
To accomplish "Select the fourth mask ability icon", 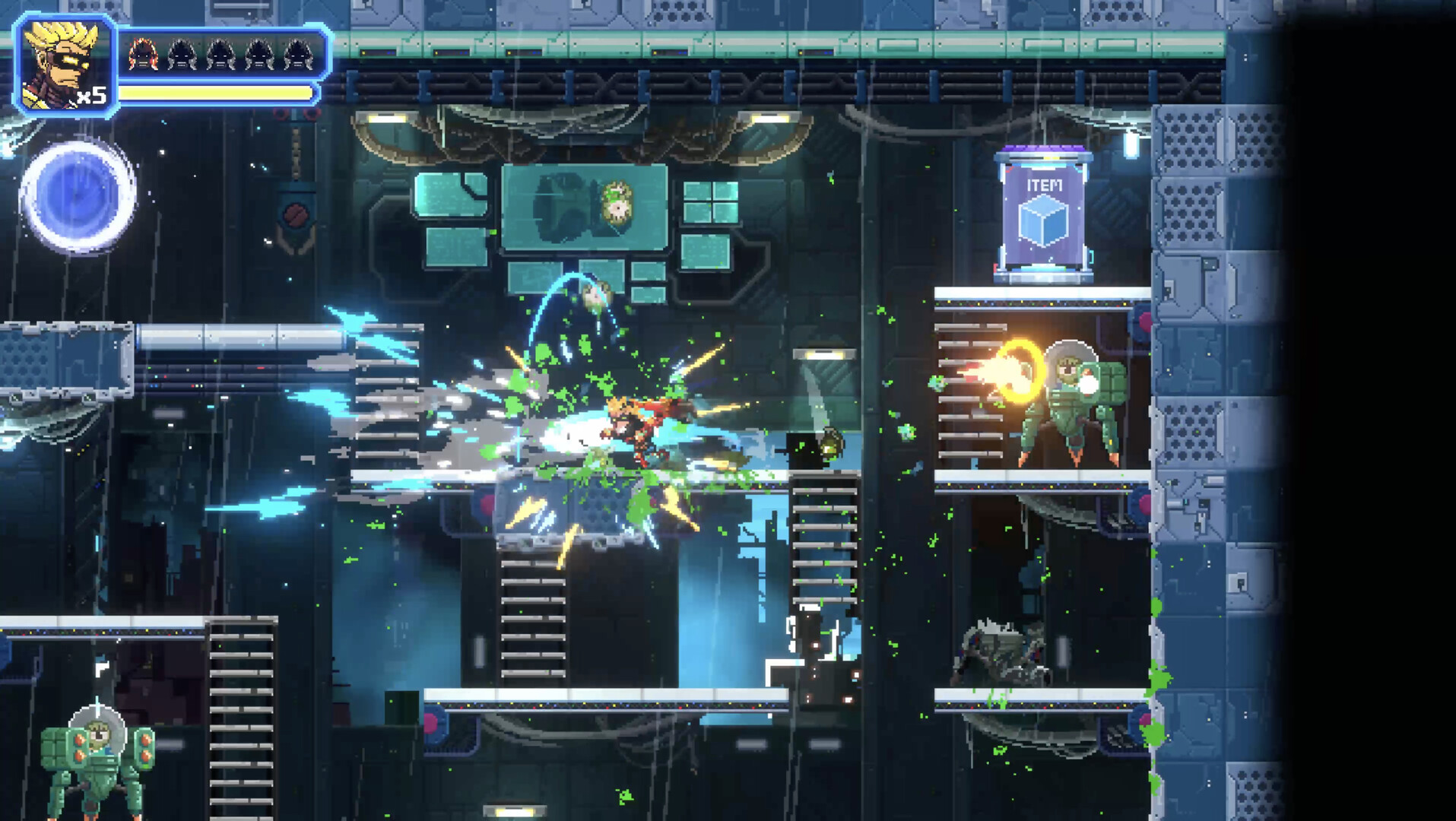I will point(259,54).
